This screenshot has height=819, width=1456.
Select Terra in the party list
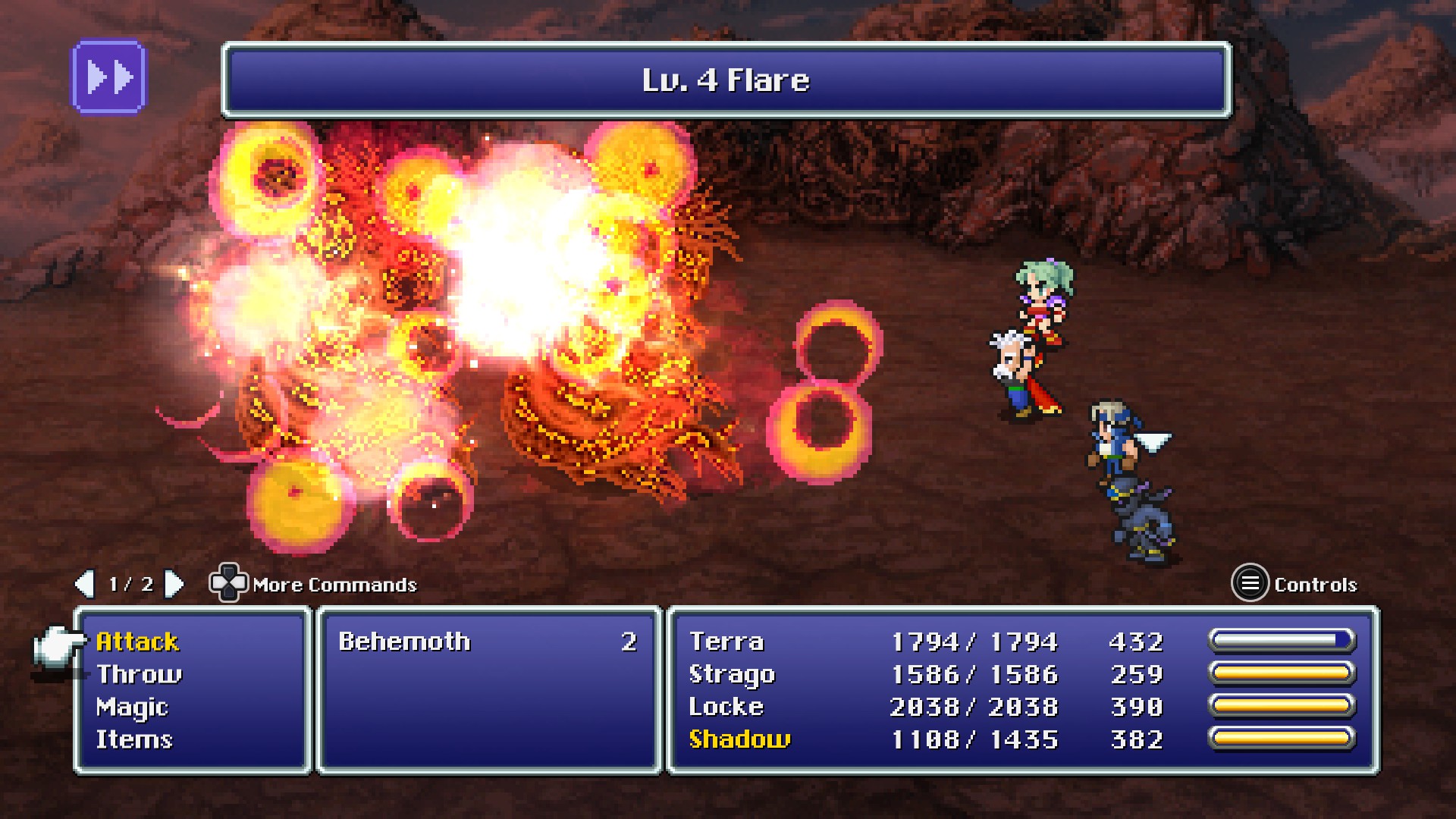726,642
